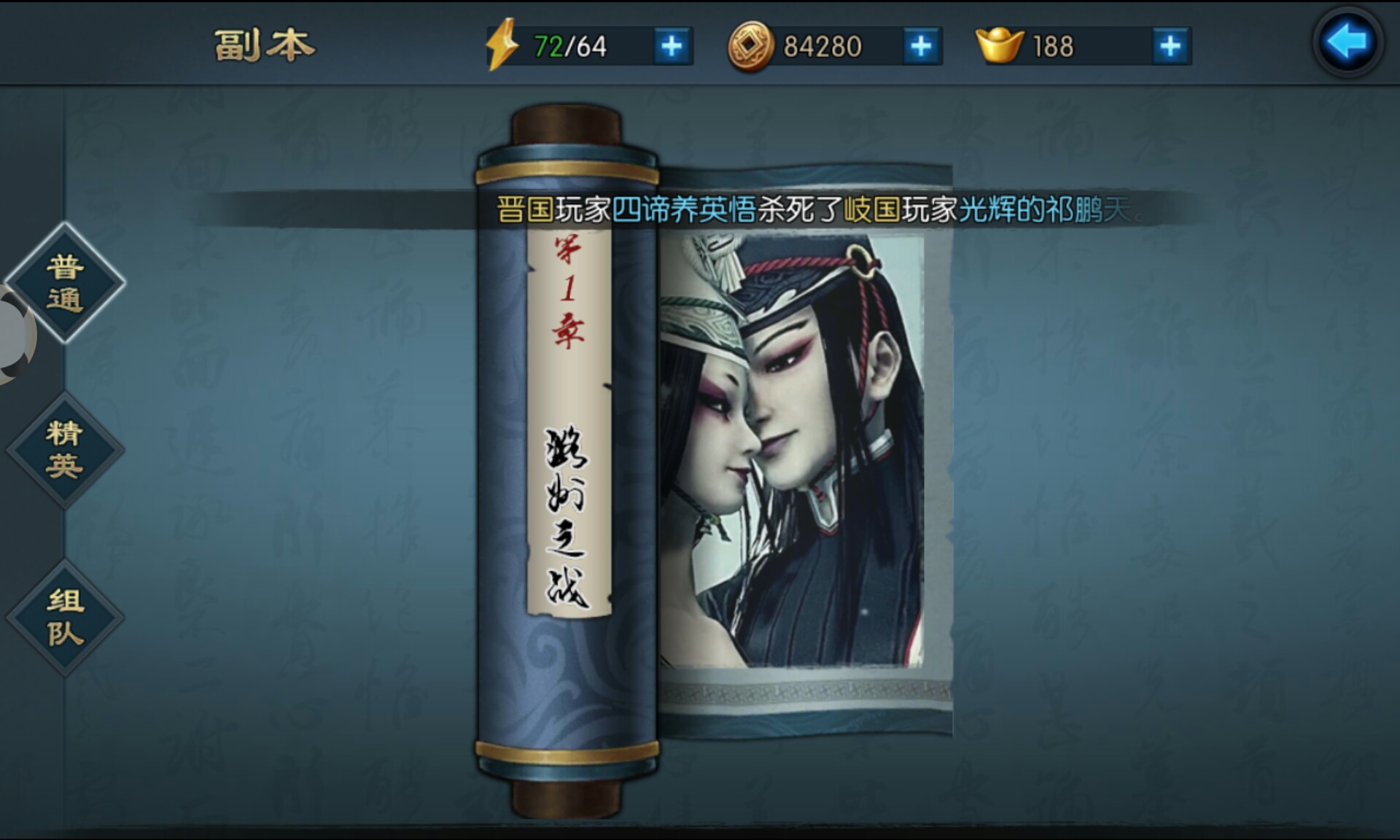
Task: Switch to the 普通 difficulty tab
Action: [64, 284]
